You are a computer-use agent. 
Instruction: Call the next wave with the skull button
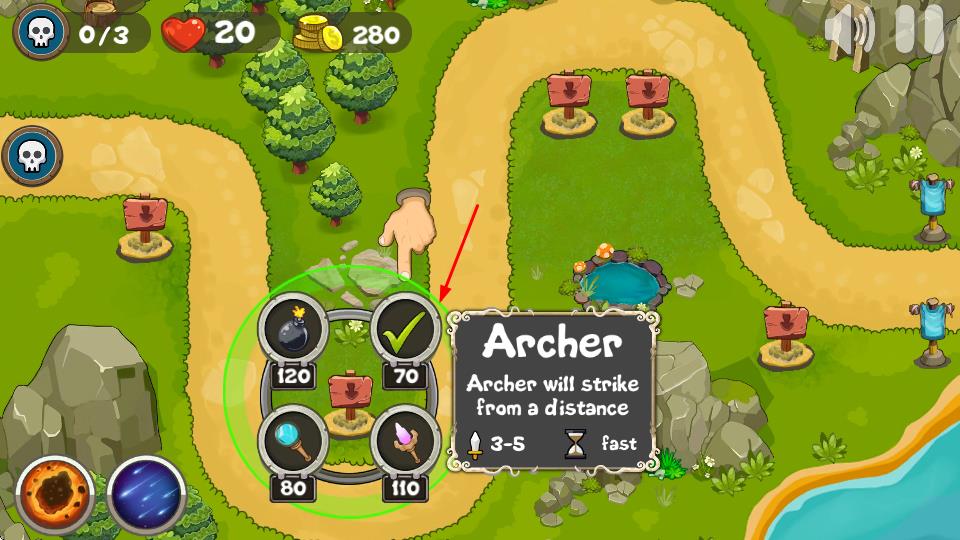[x=32, y=155]
